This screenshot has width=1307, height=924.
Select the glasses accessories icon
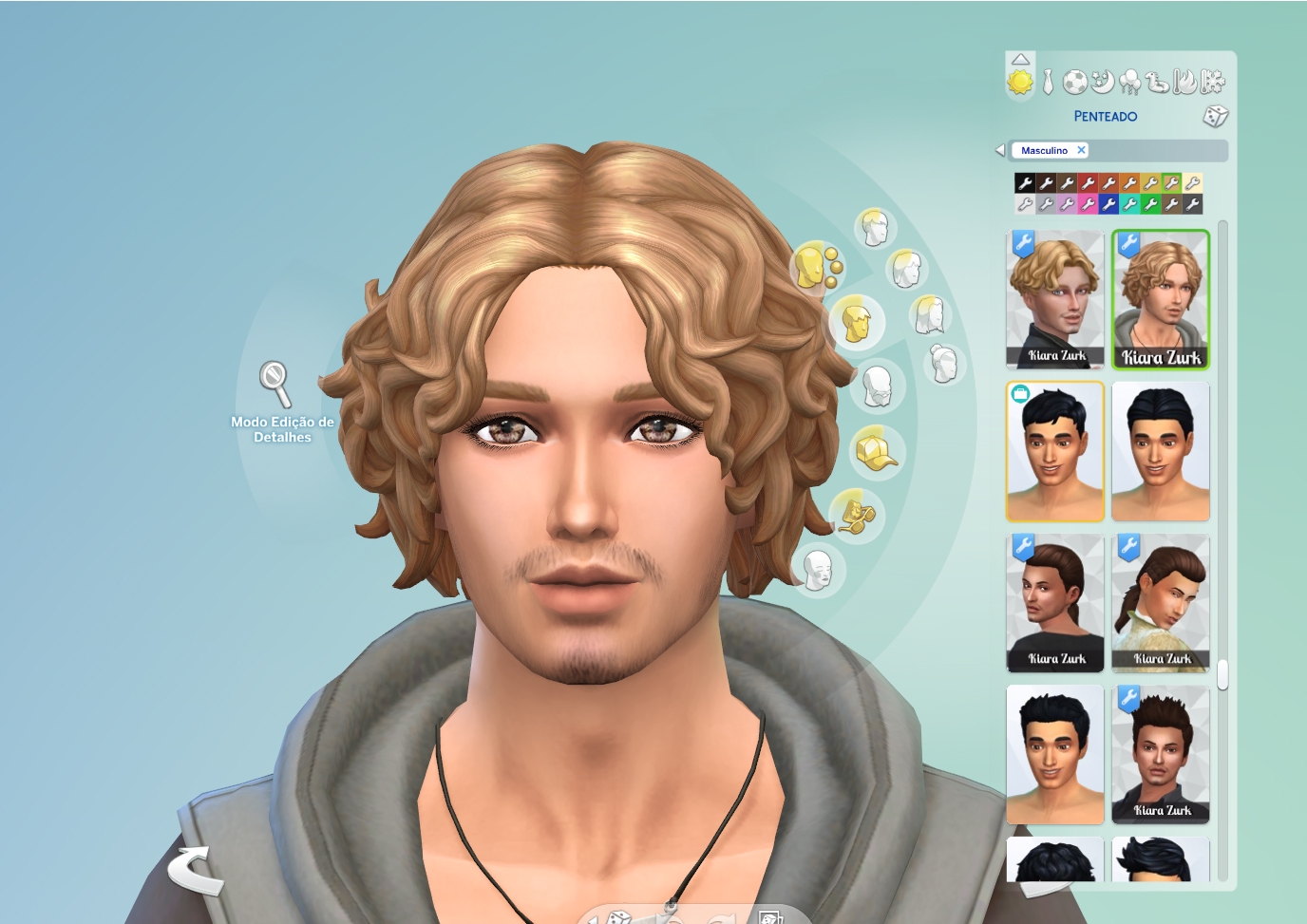857,516
